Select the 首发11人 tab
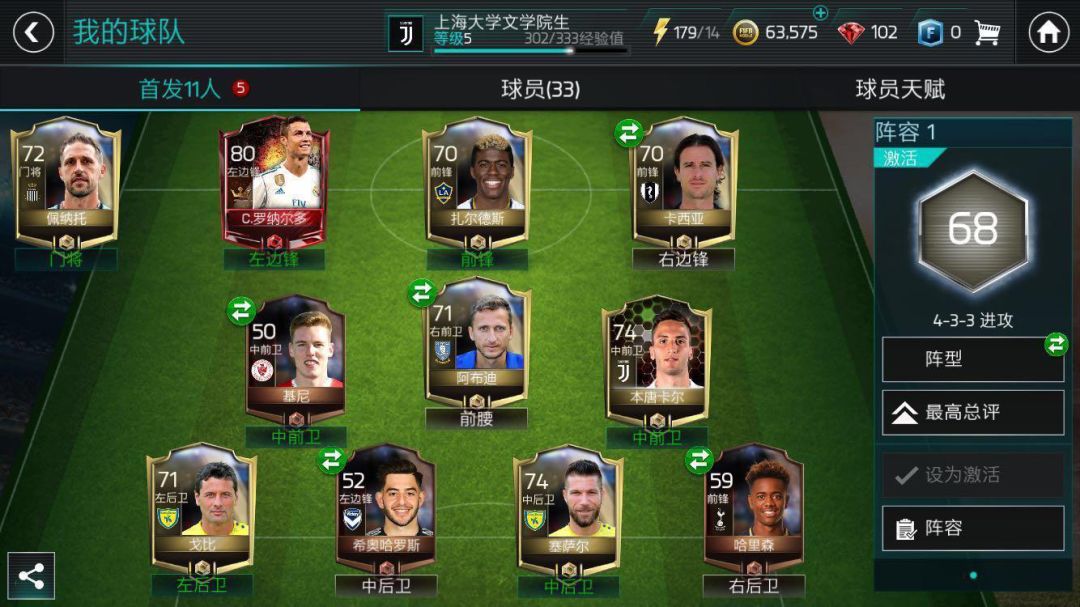Screen dimensions: 1080x607 [x=180, y=89]
